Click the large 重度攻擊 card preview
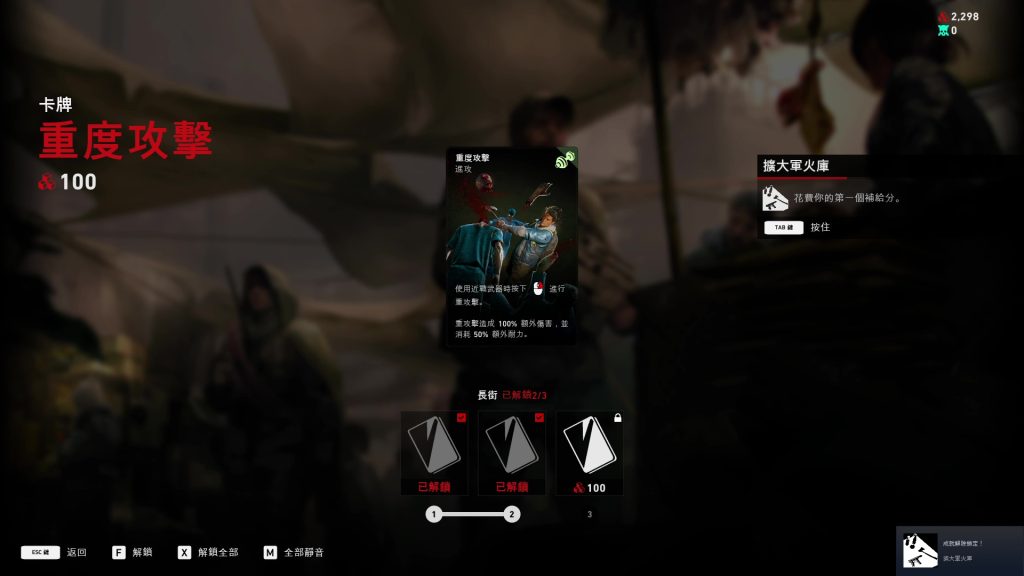 (512, 246)
